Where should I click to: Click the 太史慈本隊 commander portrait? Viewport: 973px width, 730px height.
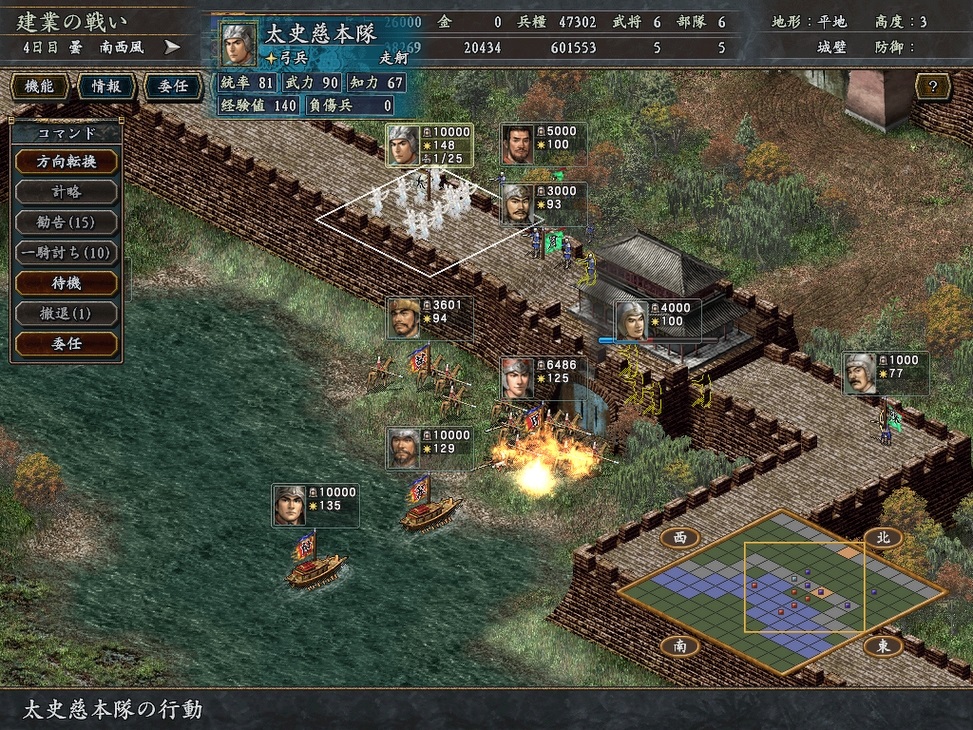(x=238, y=44)
